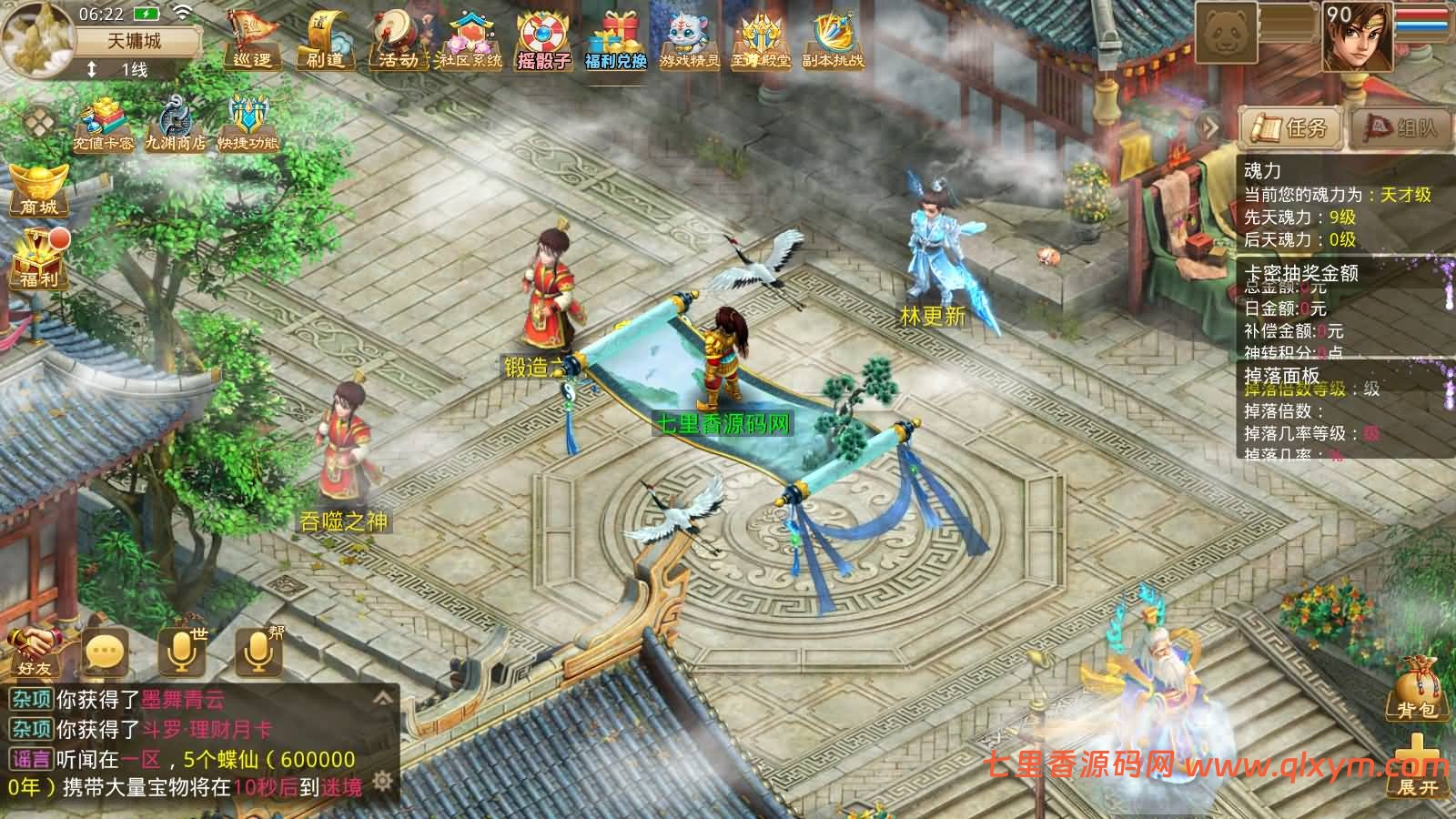Tap the 摇骰子 dice icon

pyautogui.click(x=543, y=41)
